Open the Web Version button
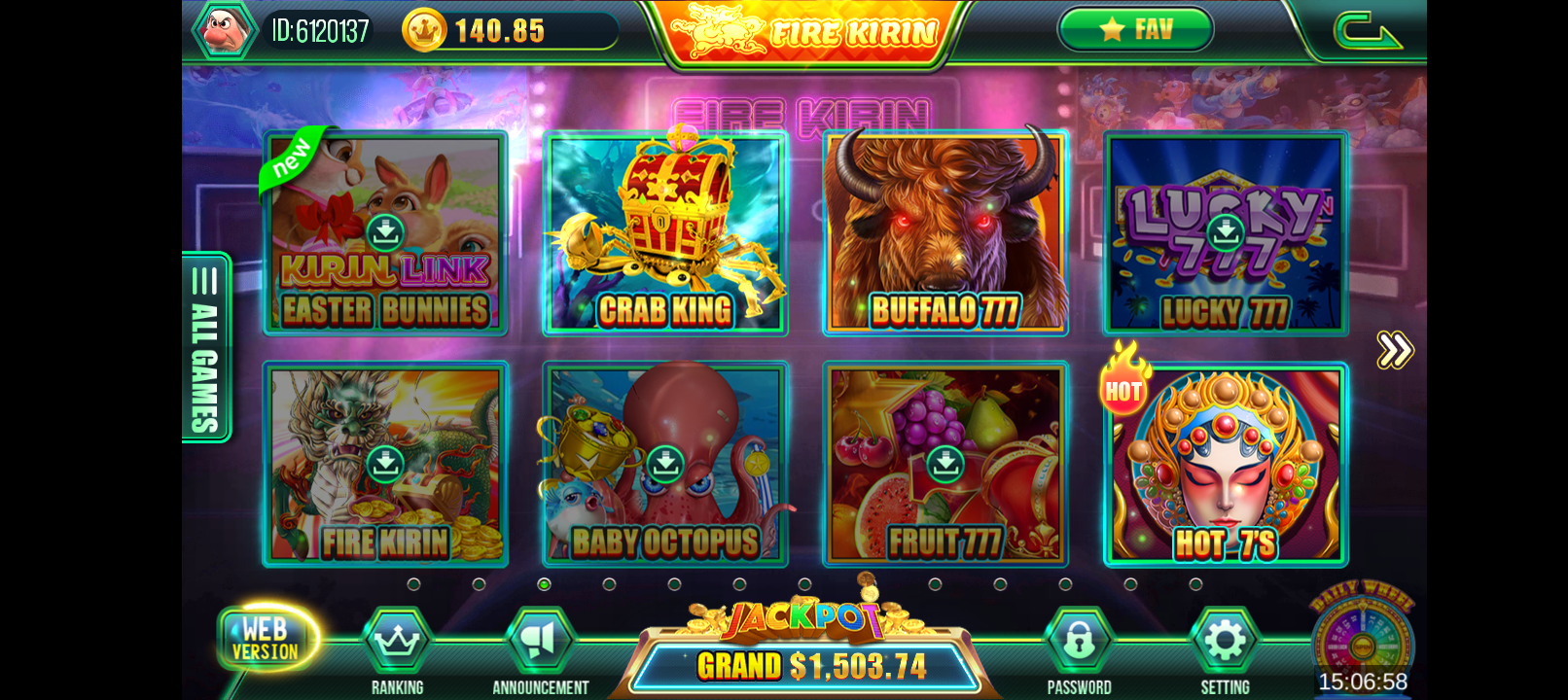 pos(266,639)
